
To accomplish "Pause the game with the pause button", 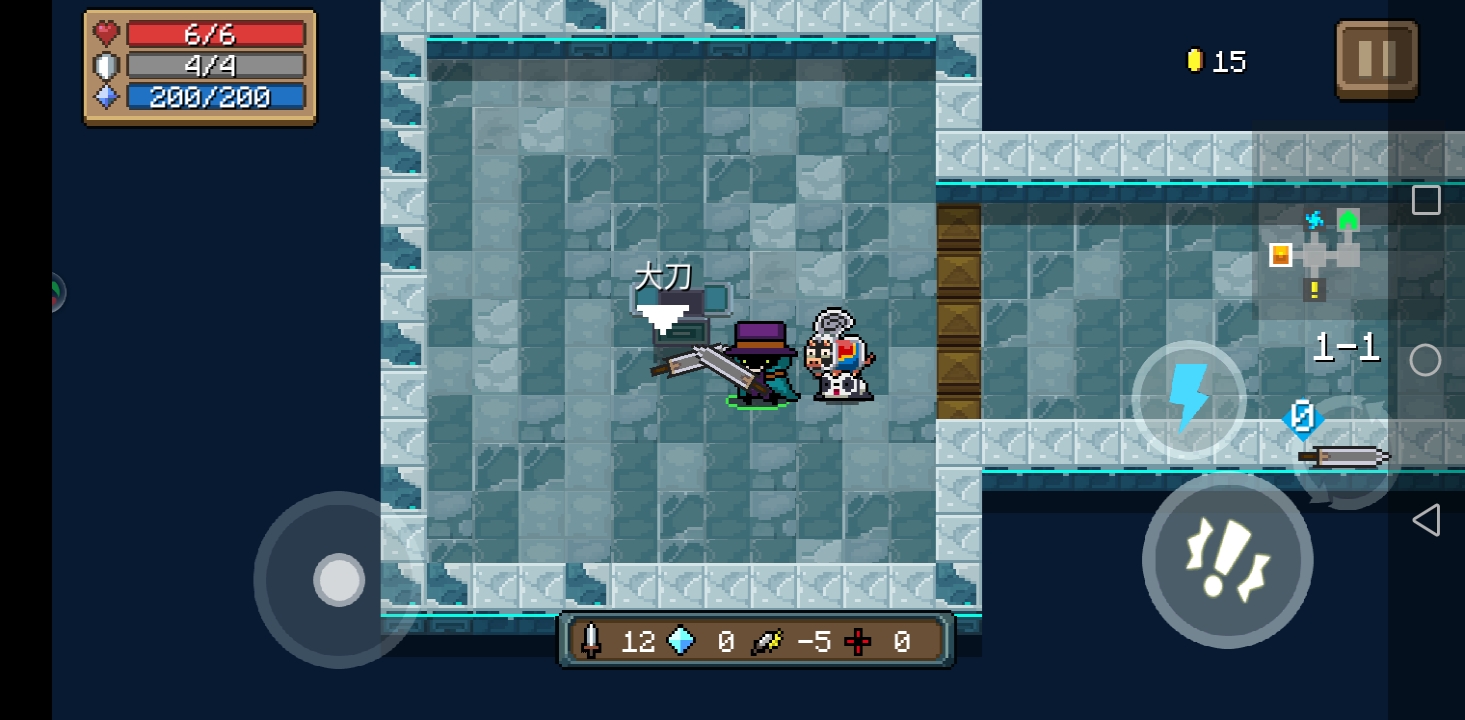I will tap(1376, 60).
